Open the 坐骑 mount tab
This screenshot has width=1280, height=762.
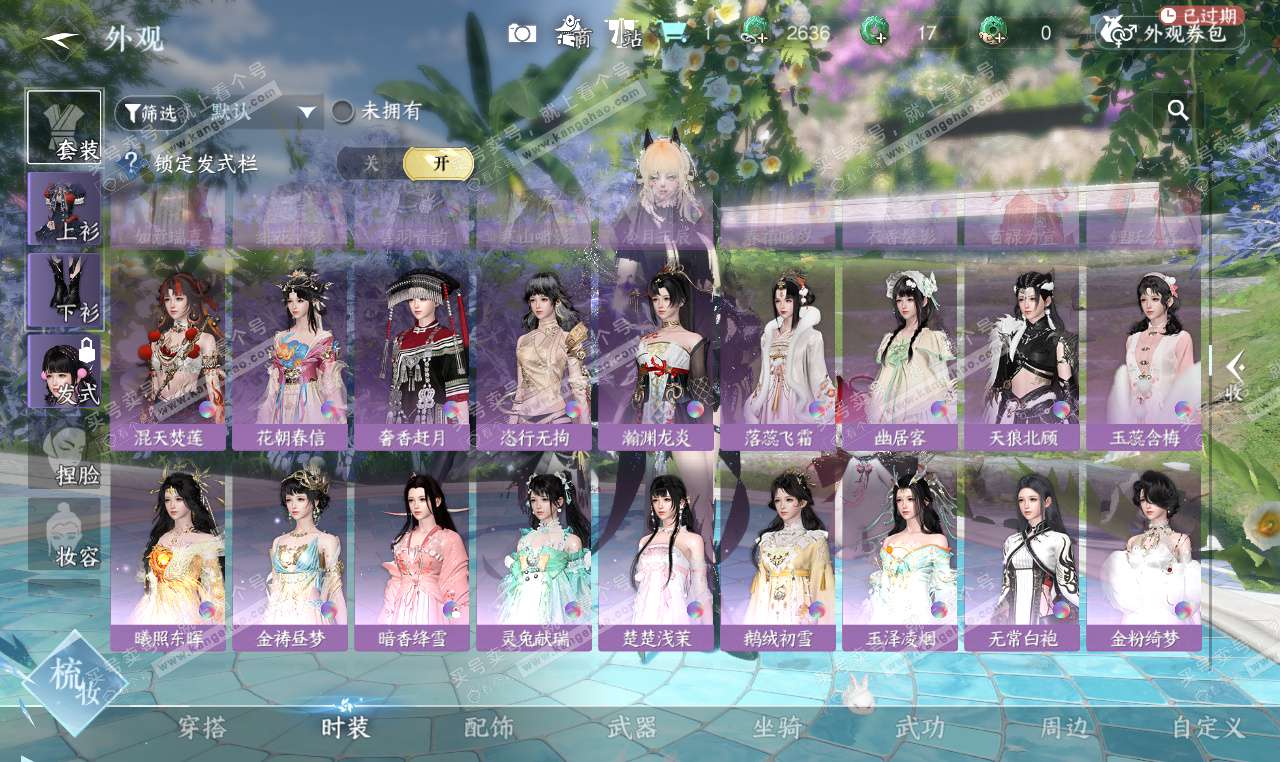(777, 728)
